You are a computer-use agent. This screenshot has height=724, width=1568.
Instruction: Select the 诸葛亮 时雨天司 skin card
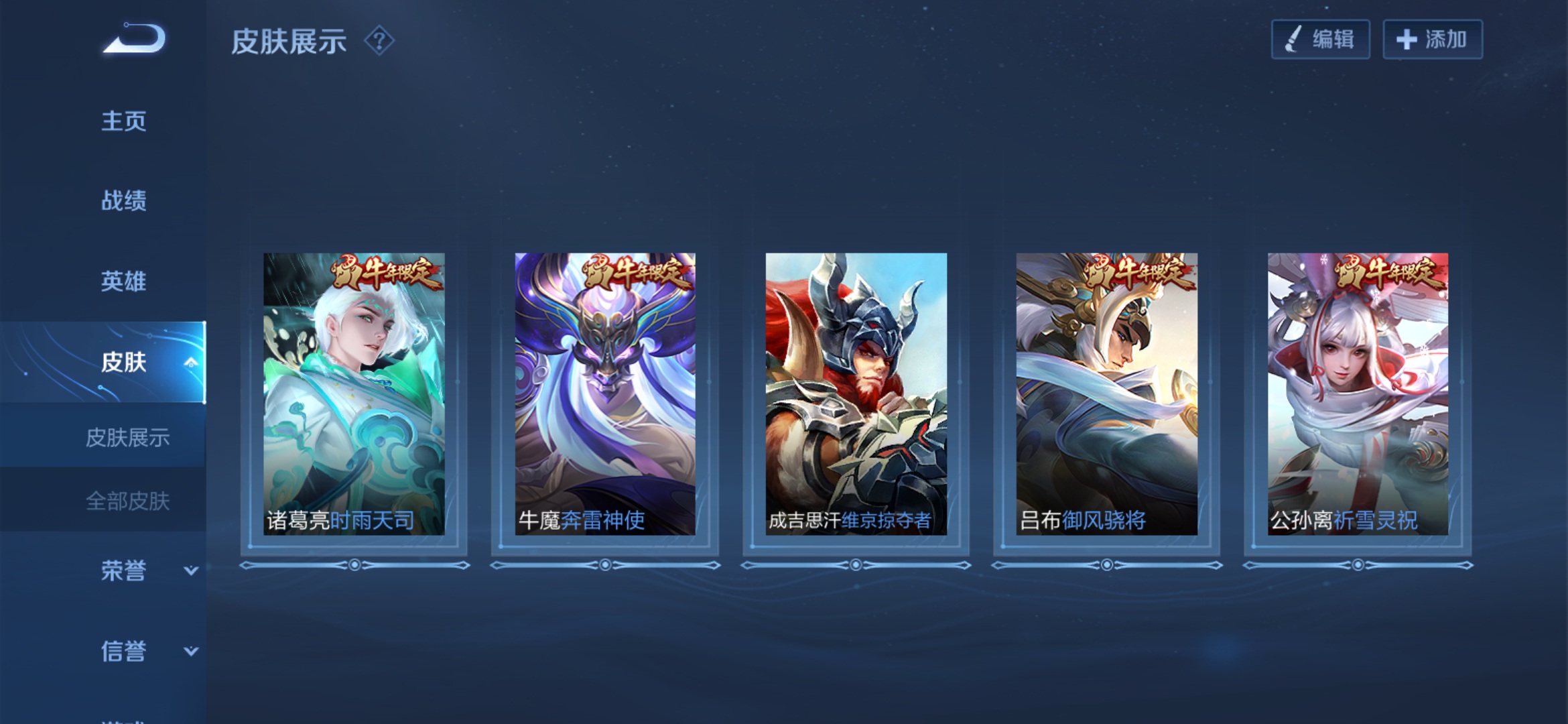tap(354, 394)
